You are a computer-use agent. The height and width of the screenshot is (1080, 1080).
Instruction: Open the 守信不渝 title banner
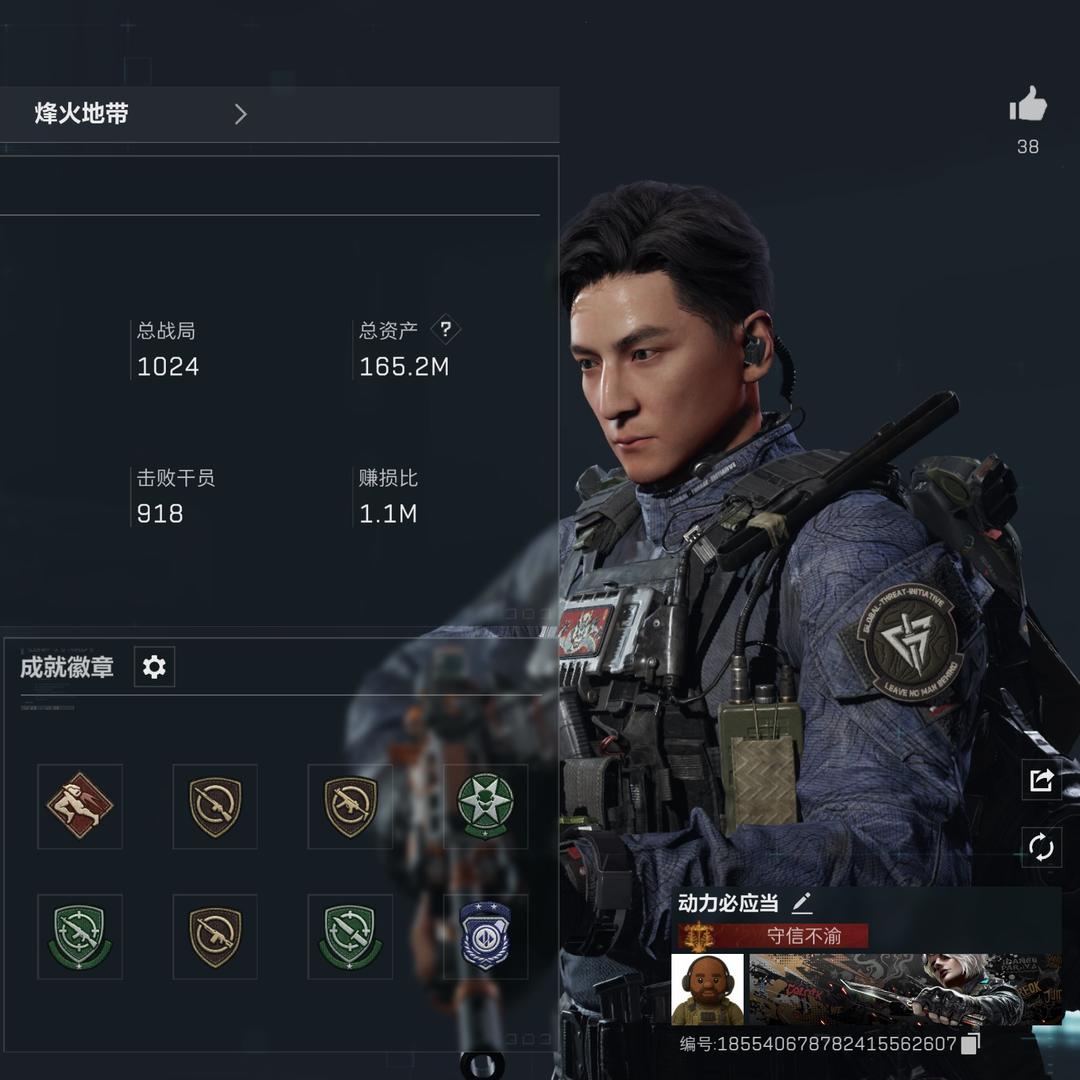coord(773,936)
